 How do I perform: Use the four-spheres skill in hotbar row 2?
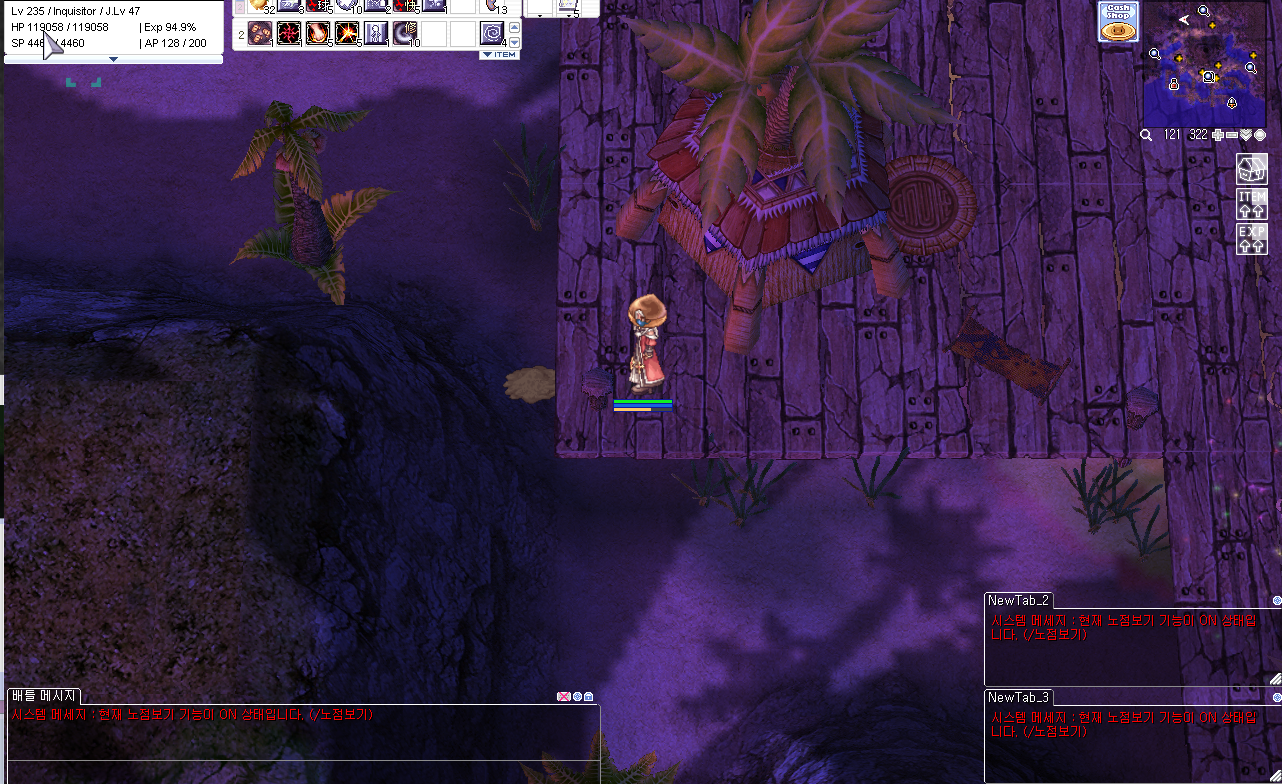tap(260, 34)
